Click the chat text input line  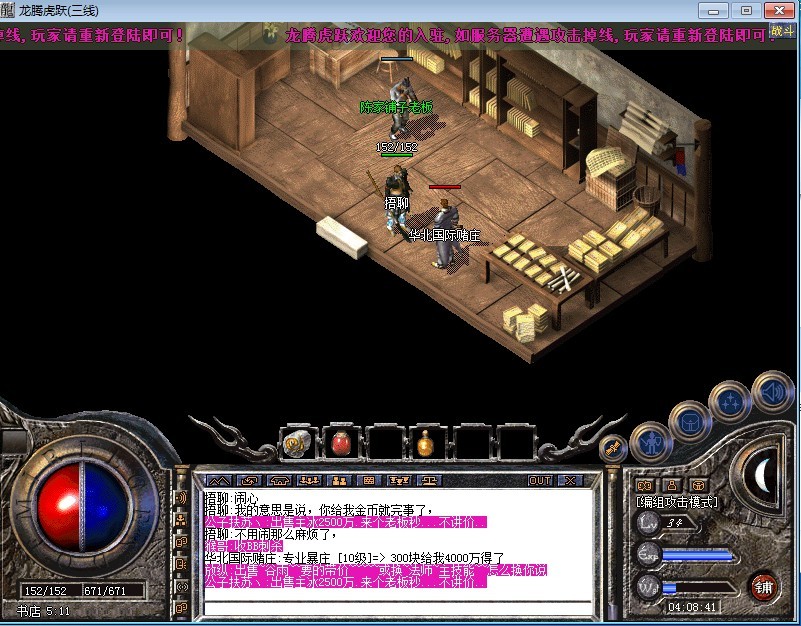(x=400, y=606)
